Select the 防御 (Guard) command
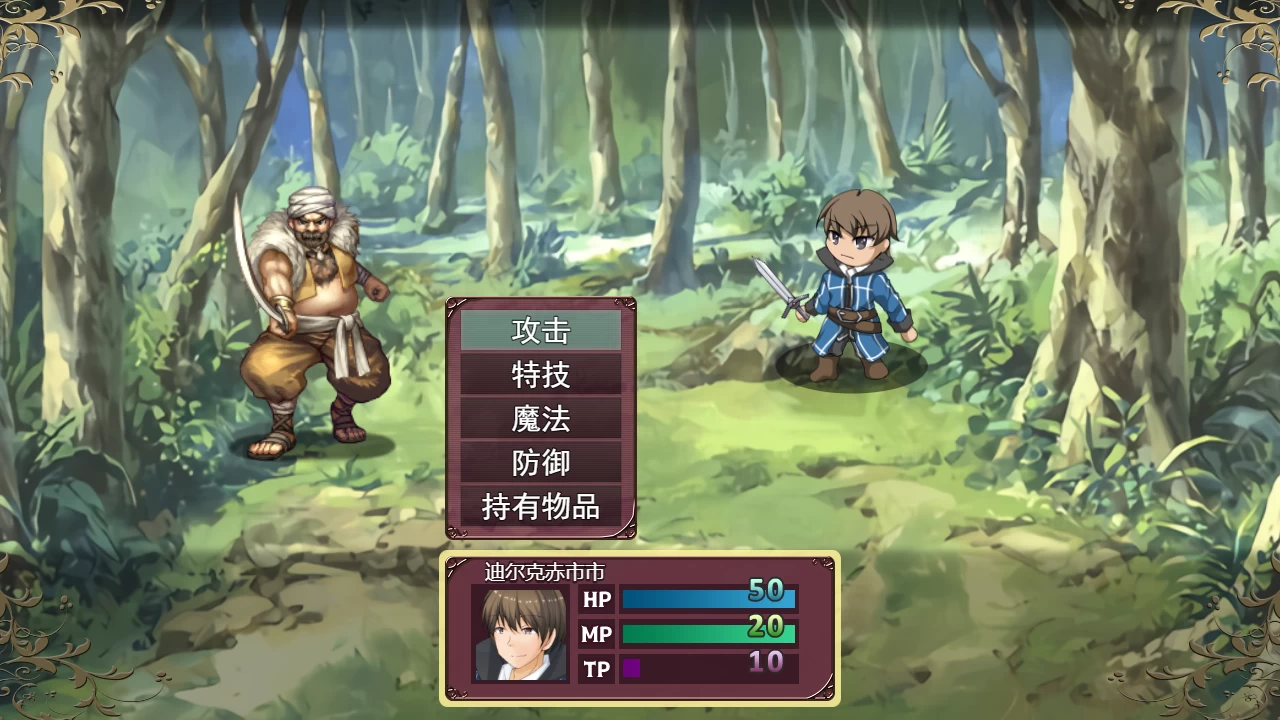 tap(542, 464)
